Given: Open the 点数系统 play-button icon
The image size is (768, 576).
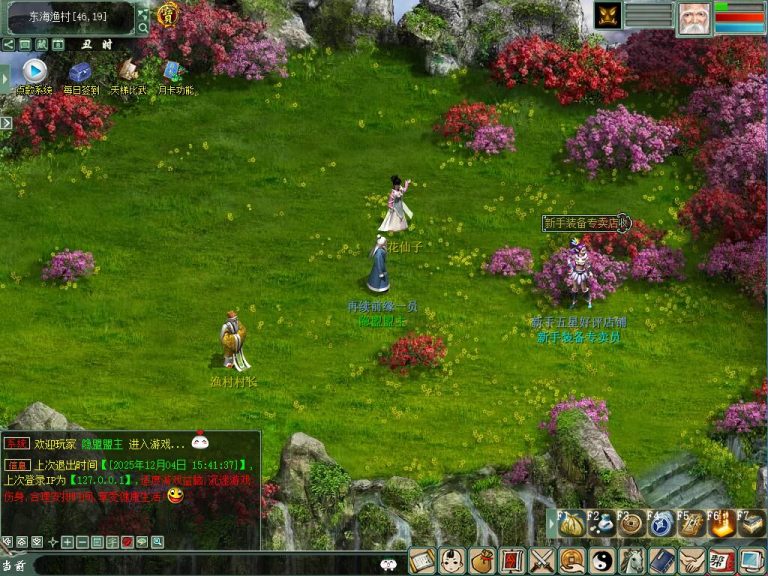Looking at the screenshot, I should (x=34, y=70).
